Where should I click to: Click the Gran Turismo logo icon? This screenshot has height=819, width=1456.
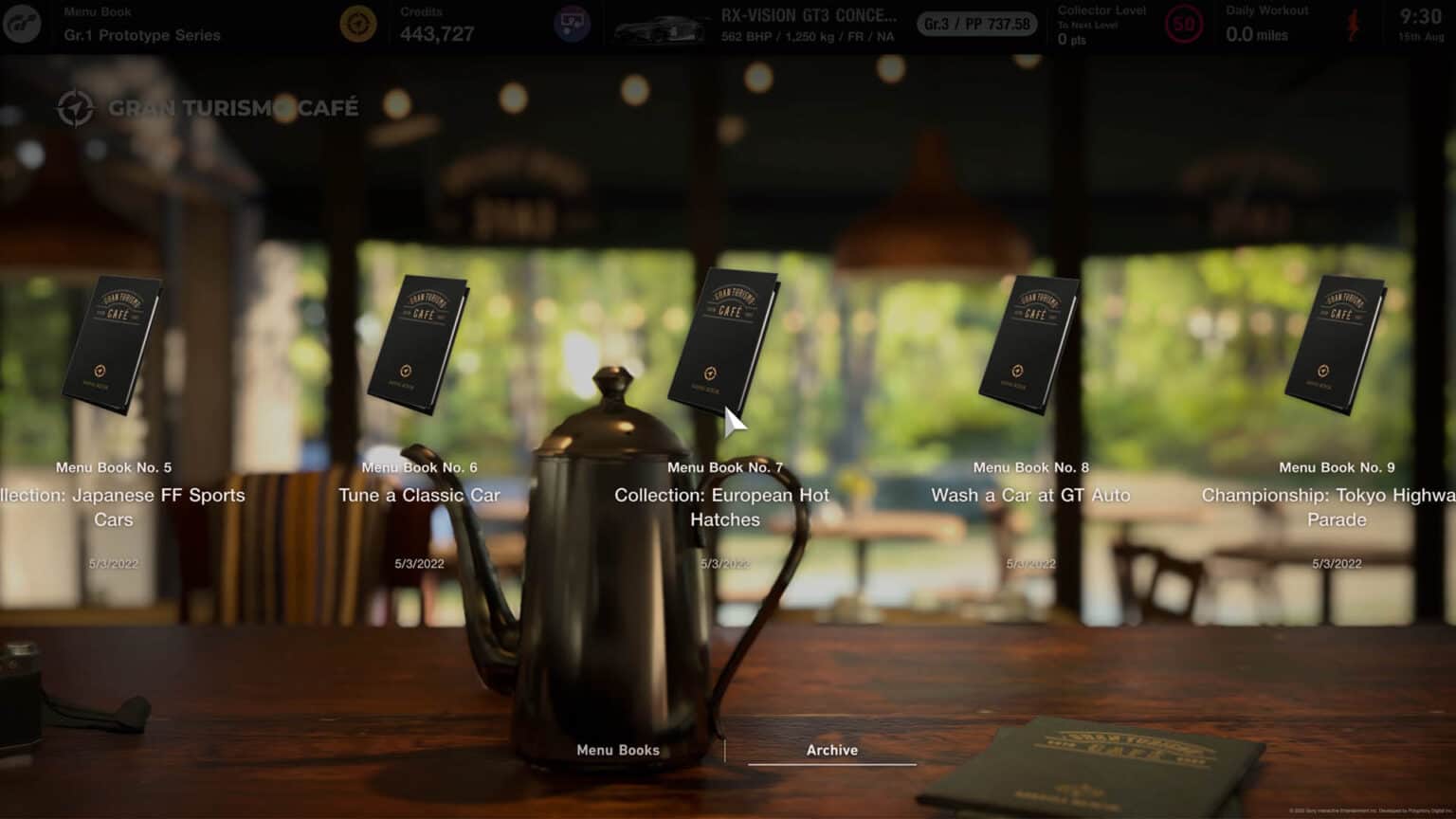click(22, 25)
